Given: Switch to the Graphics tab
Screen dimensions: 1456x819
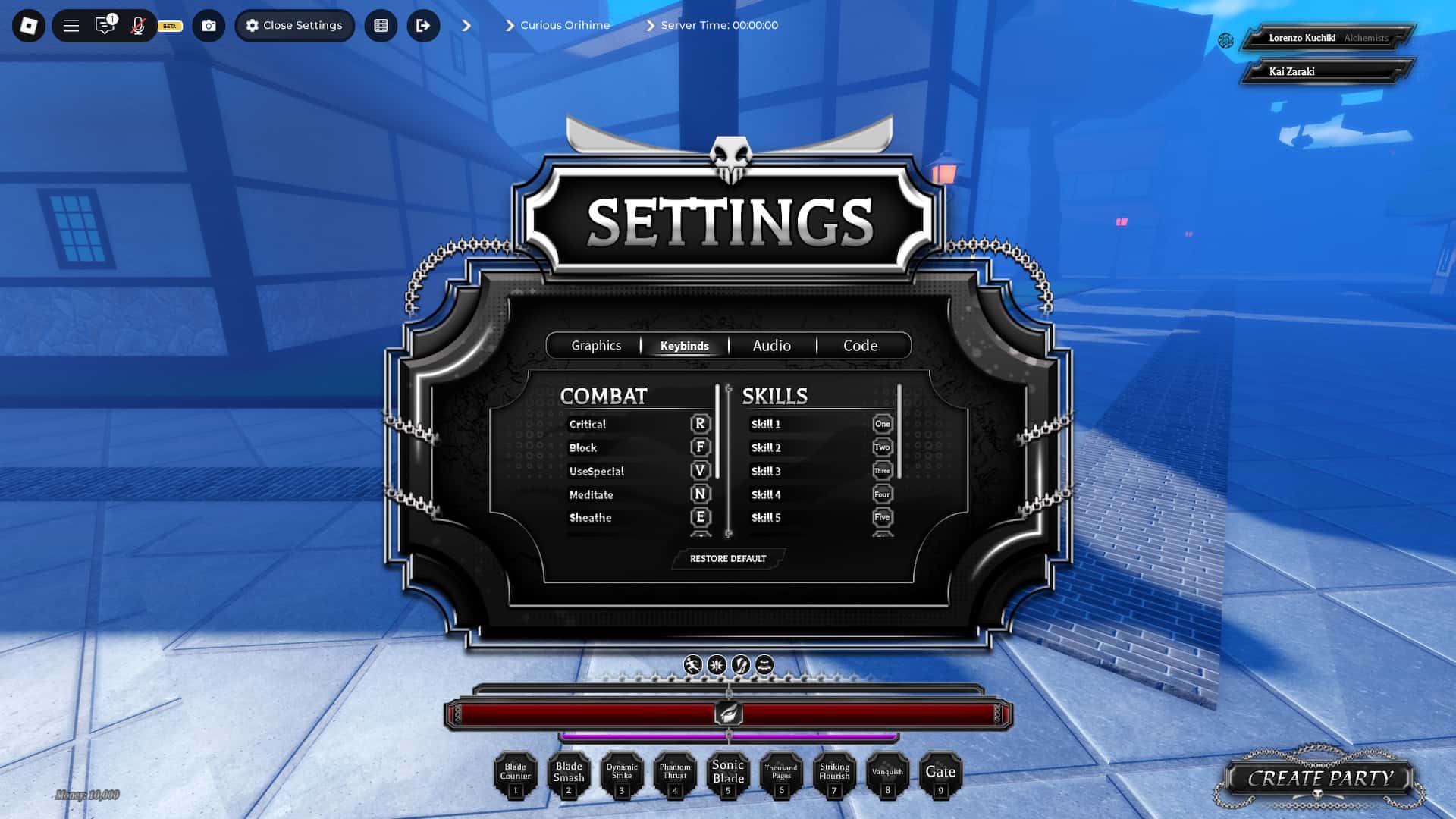Looking at the screenshot, I should point(596,345).
